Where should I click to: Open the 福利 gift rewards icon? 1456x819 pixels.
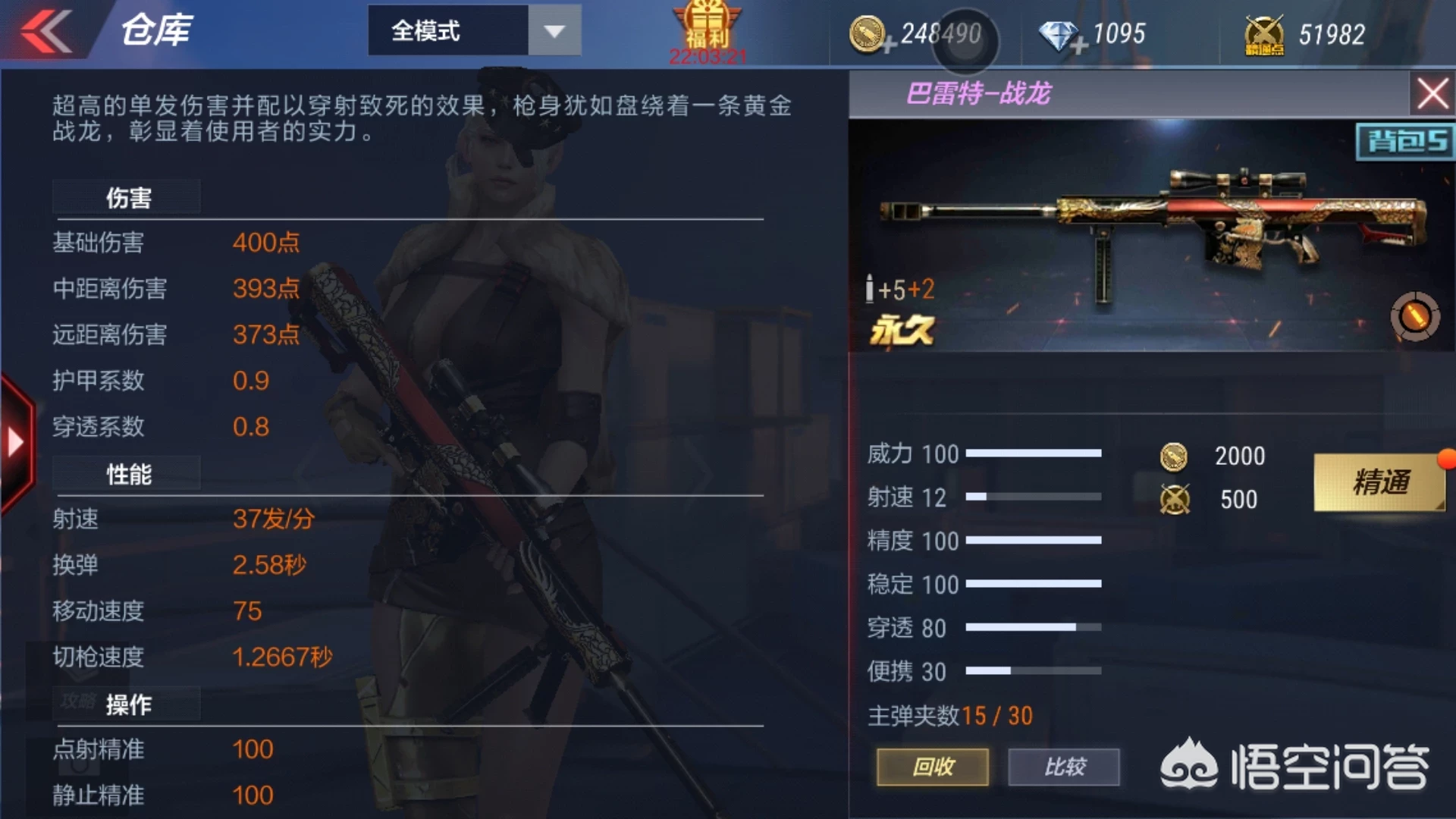[x=705, y=27]
